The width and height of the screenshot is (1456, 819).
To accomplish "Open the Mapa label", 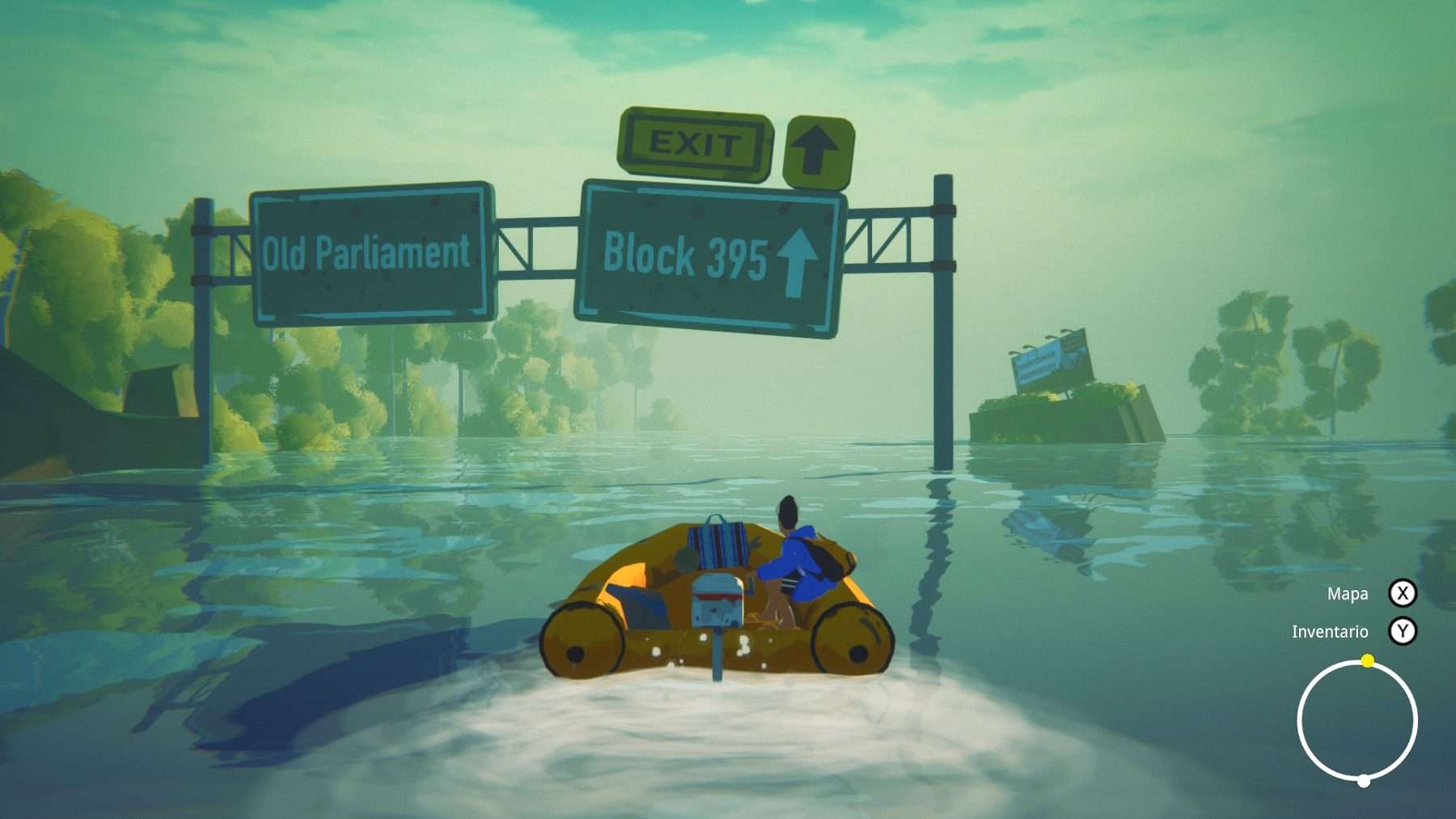I will point(1347,594).
